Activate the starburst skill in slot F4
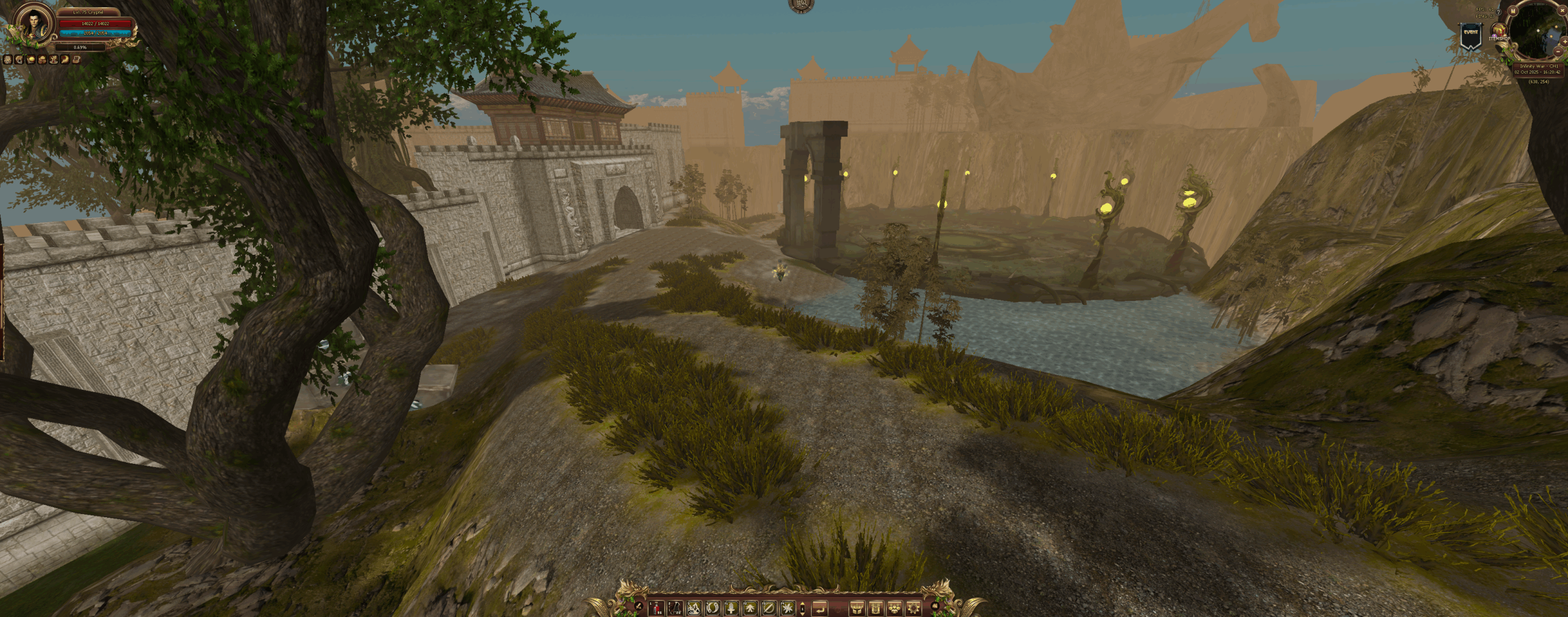The width and height of the screenshot is (1568, 617). tap(787, 608)
